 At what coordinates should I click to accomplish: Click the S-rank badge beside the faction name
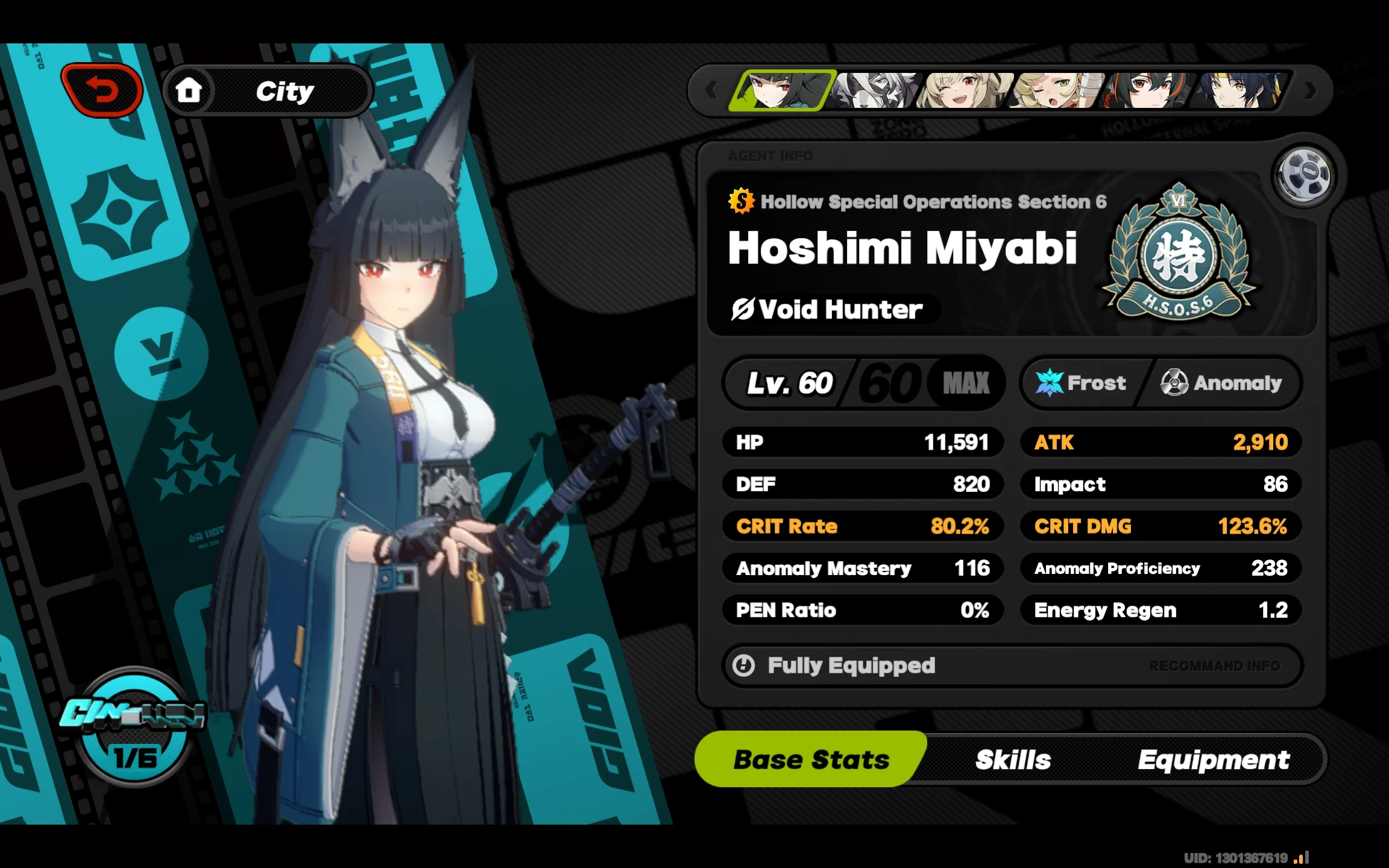pyautogui.click(x=740, y=201)
